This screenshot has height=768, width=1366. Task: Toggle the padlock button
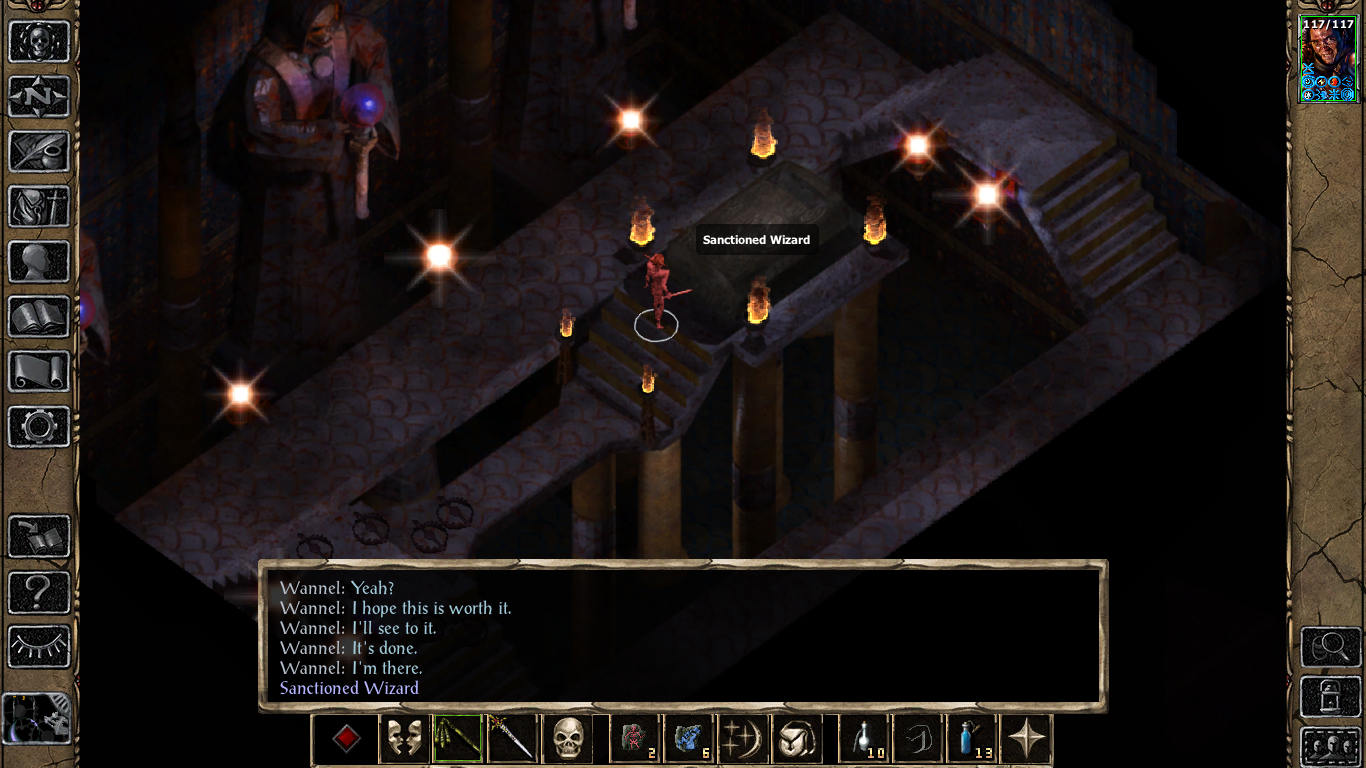[x=1329, y=697]
